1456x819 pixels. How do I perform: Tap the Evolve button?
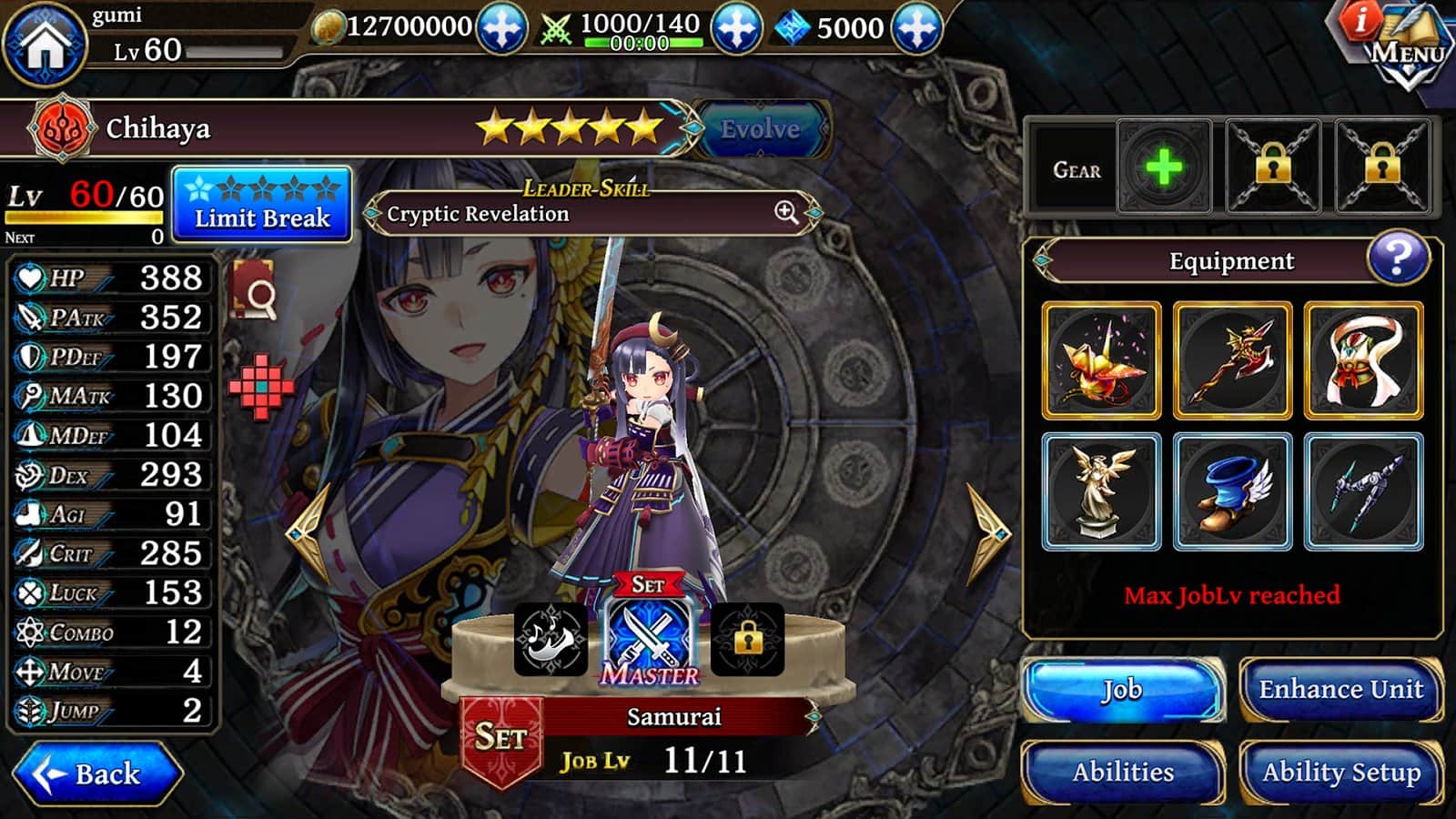click(x=761, y=129)
